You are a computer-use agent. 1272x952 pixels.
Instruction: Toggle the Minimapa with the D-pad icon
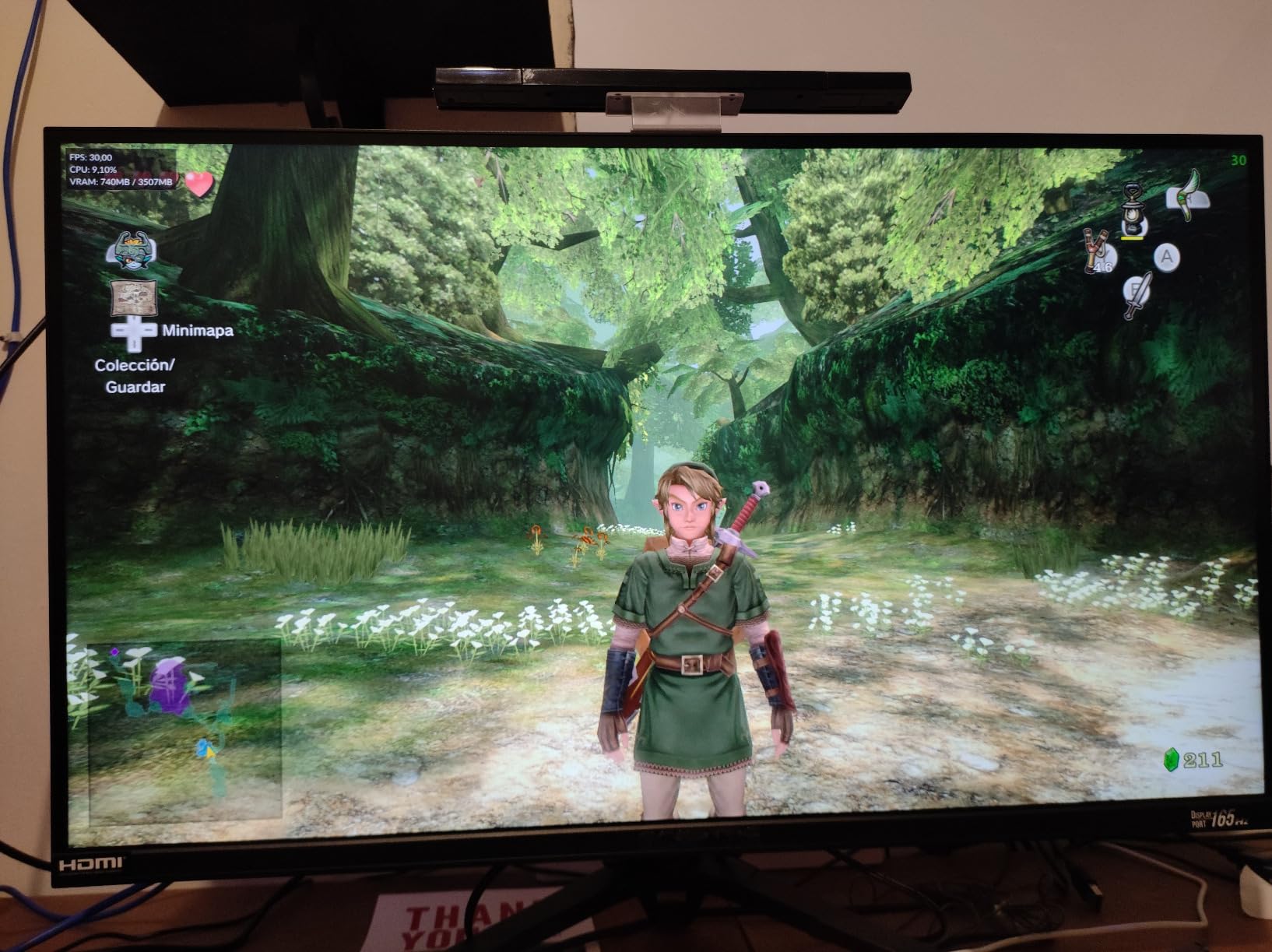click(135, 333)
